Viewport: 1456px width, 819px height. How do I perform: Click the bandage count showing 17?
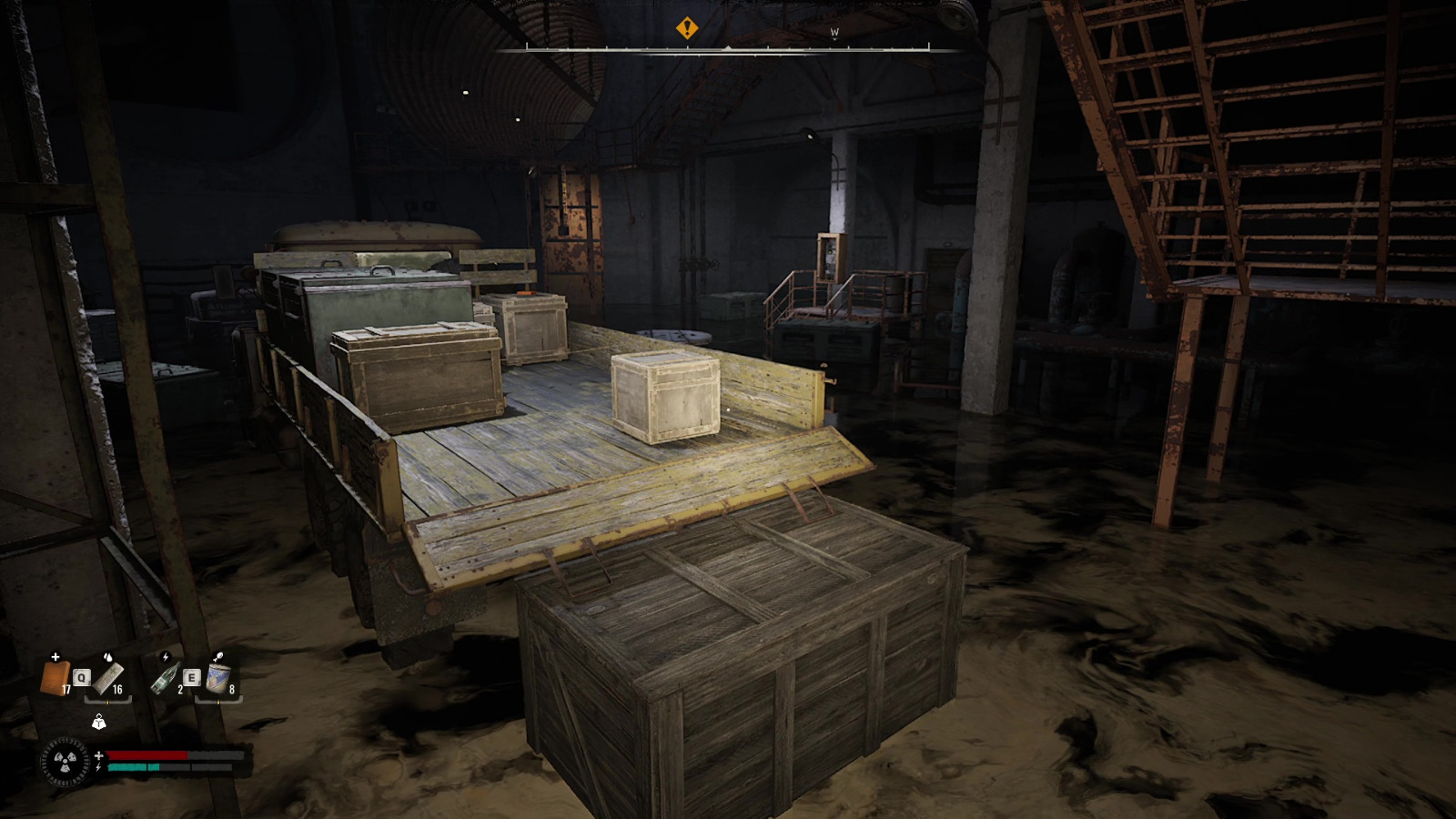67,690
